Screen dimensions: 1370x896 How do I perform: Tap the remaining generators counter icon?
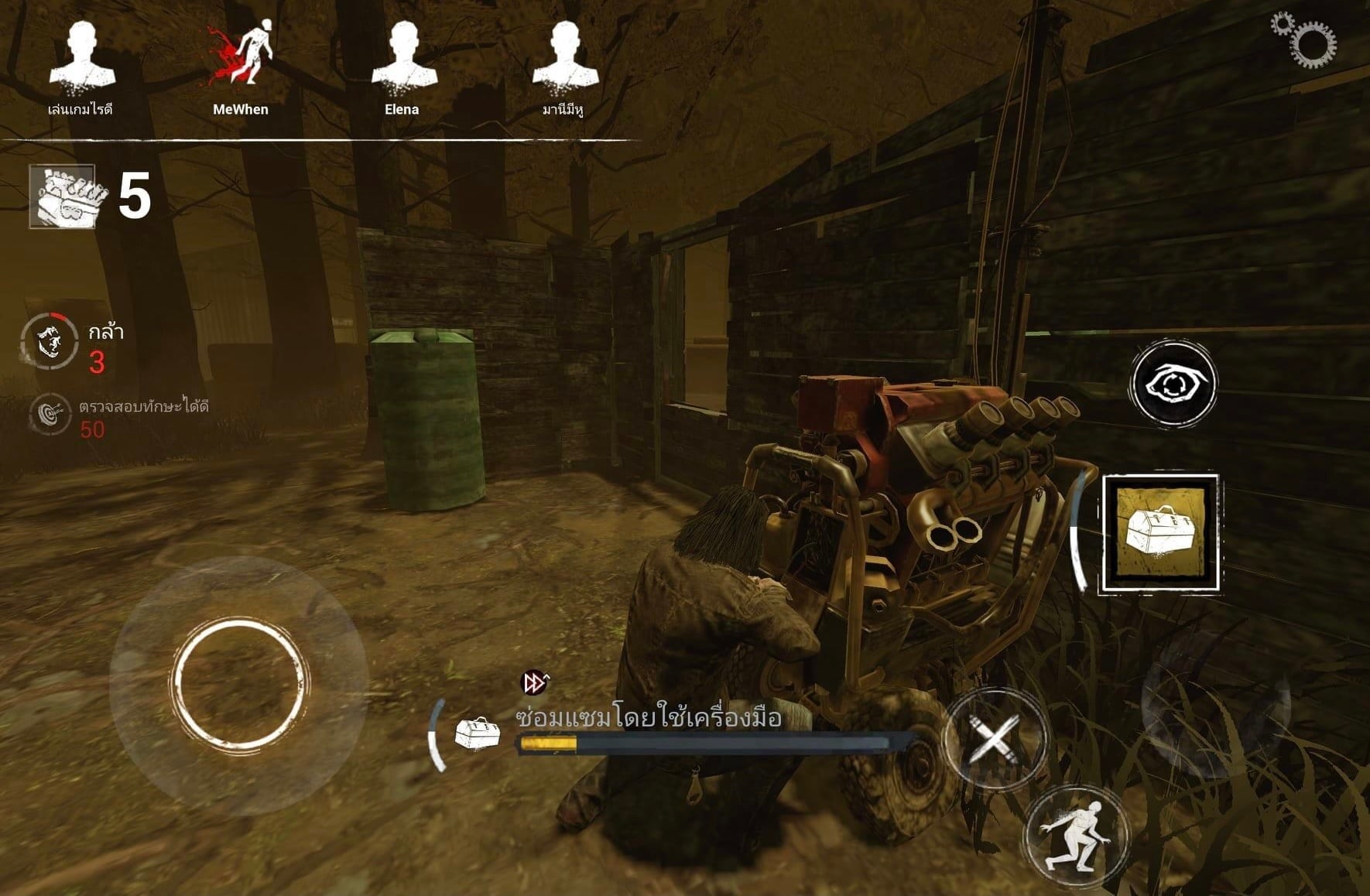[64, 197]
